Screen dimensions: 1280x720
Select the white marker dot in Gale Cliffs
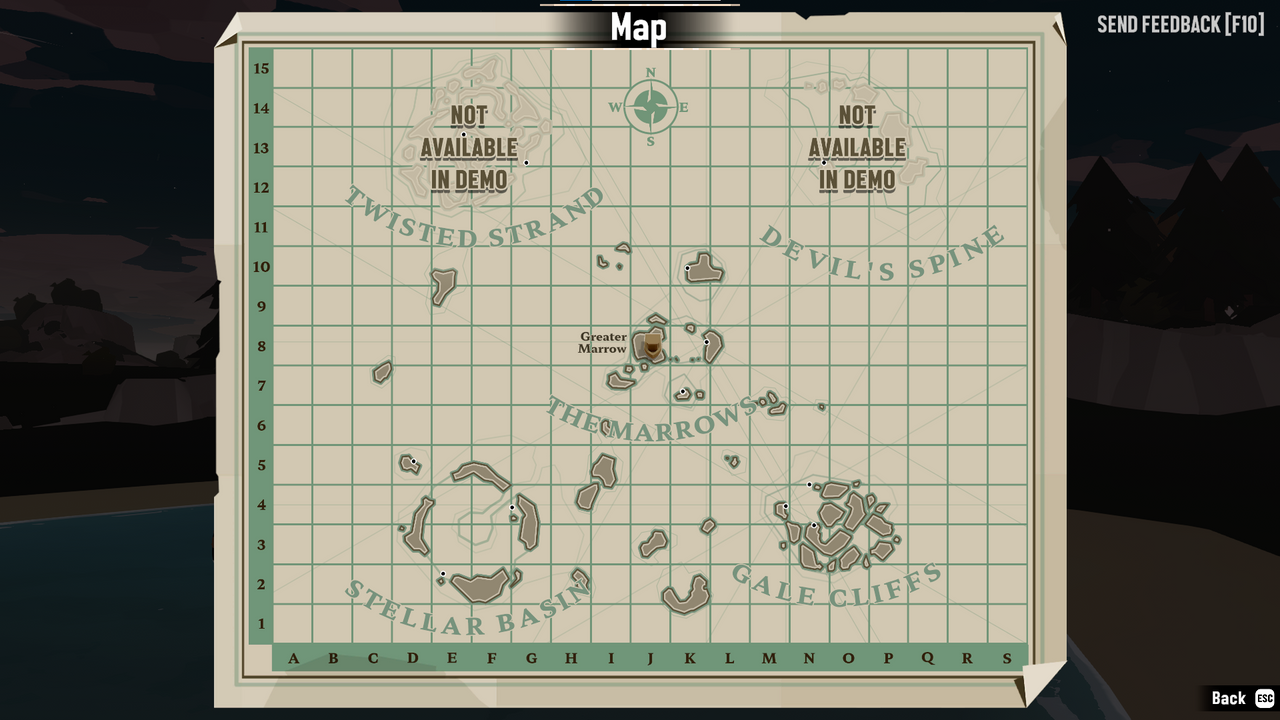(810, 484)
